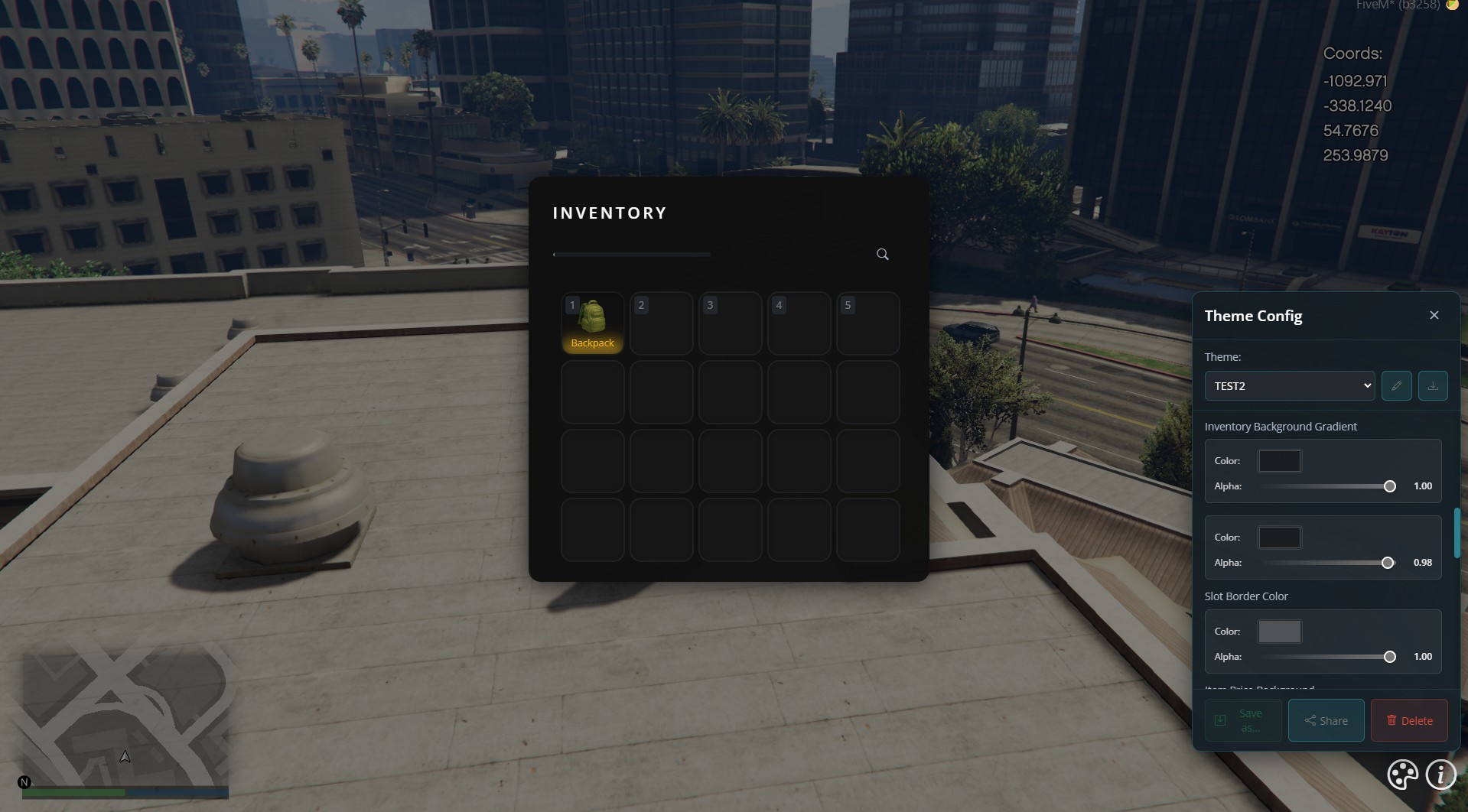
Task: Click the info circle icon at bottom right
Action: pos(1441,775)
